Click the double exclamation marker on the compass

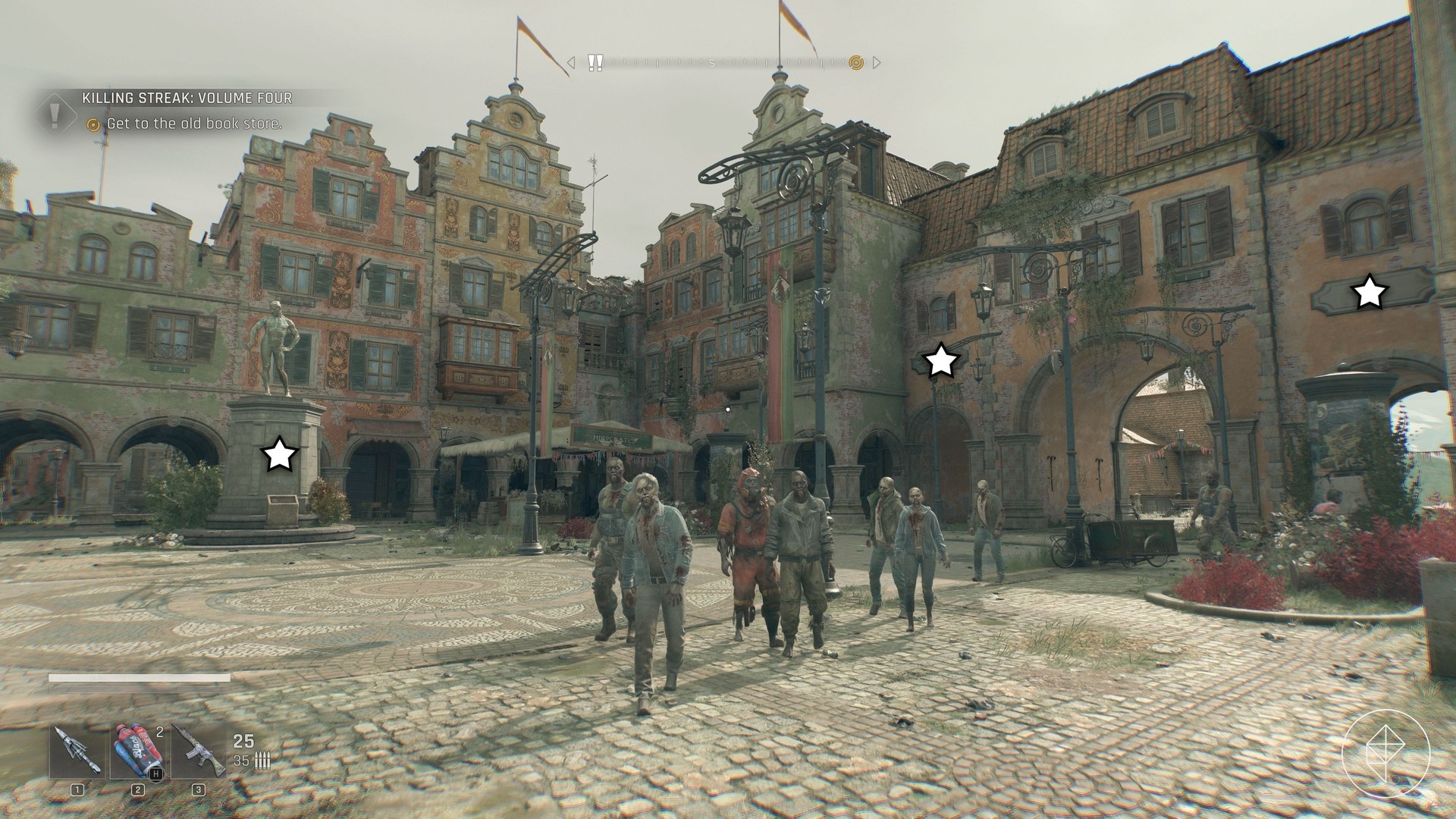pos(595,62)
